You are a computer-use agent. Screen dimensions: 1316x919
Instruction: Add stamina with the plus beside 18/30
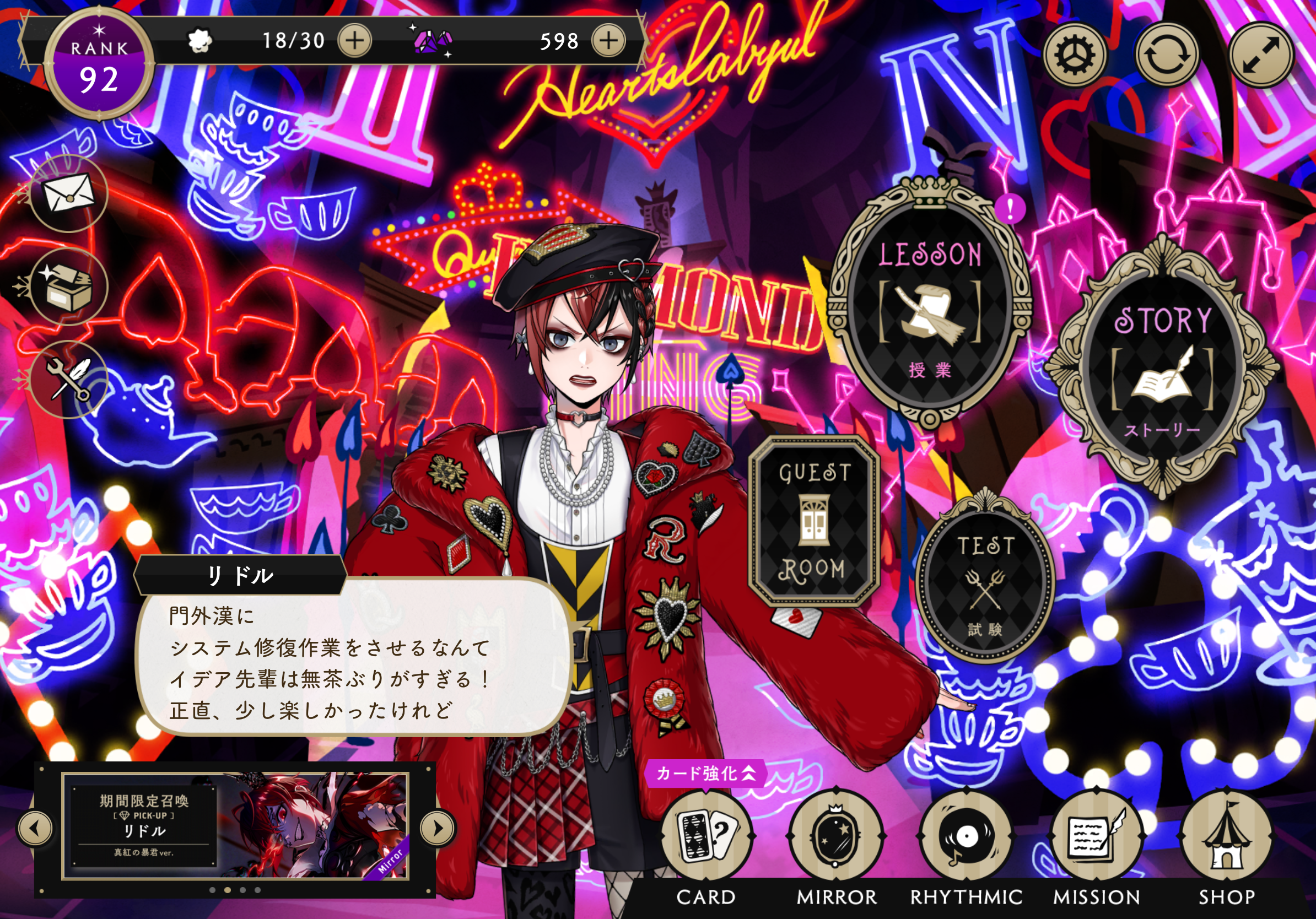(x=355, y=41)
